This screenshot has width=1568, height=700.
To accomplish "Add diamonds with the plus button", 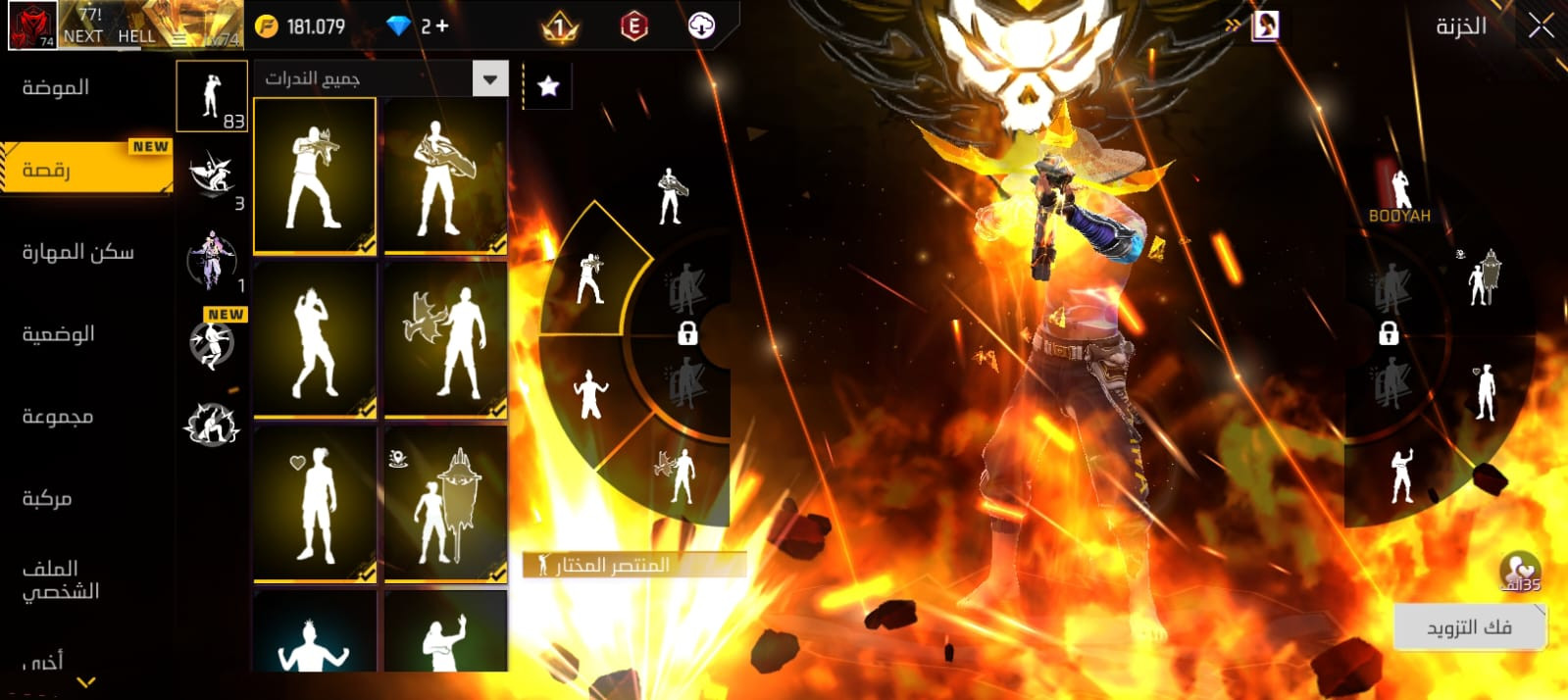I will pyautogui.click(x=442, y=26).
